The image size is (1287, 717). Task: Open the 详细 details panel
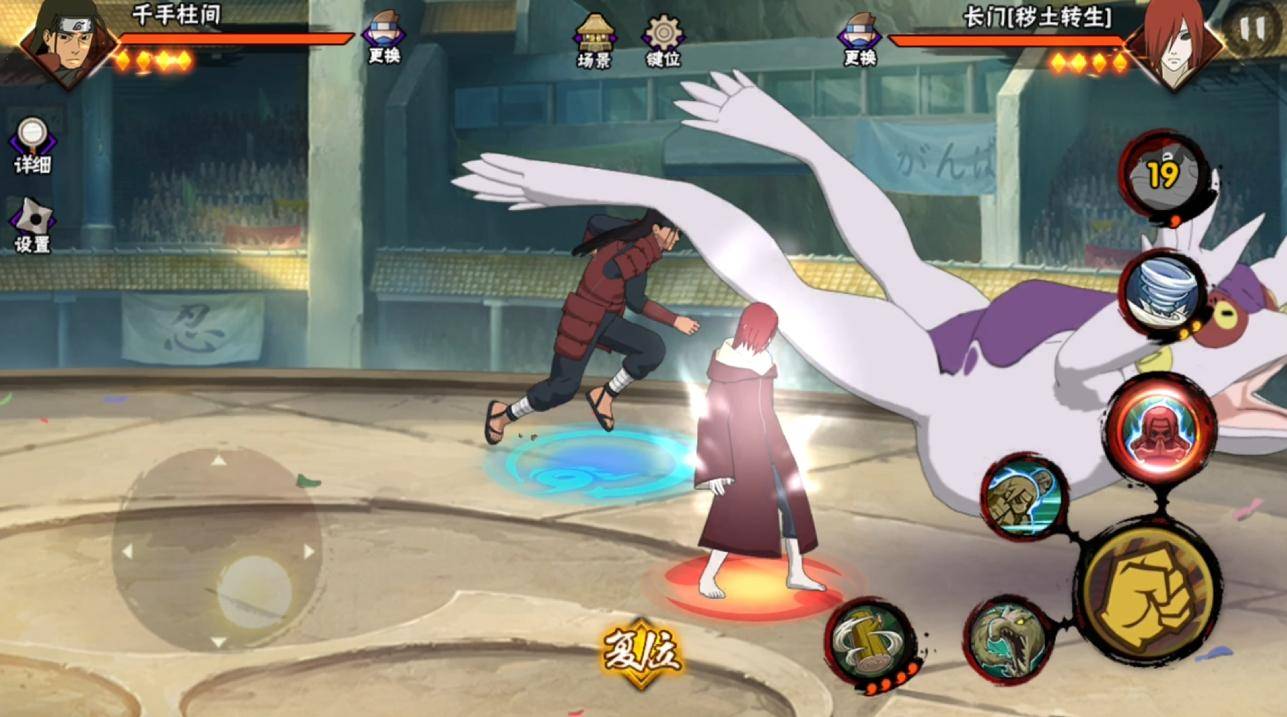pyautogui.click(x=32, y=146)
